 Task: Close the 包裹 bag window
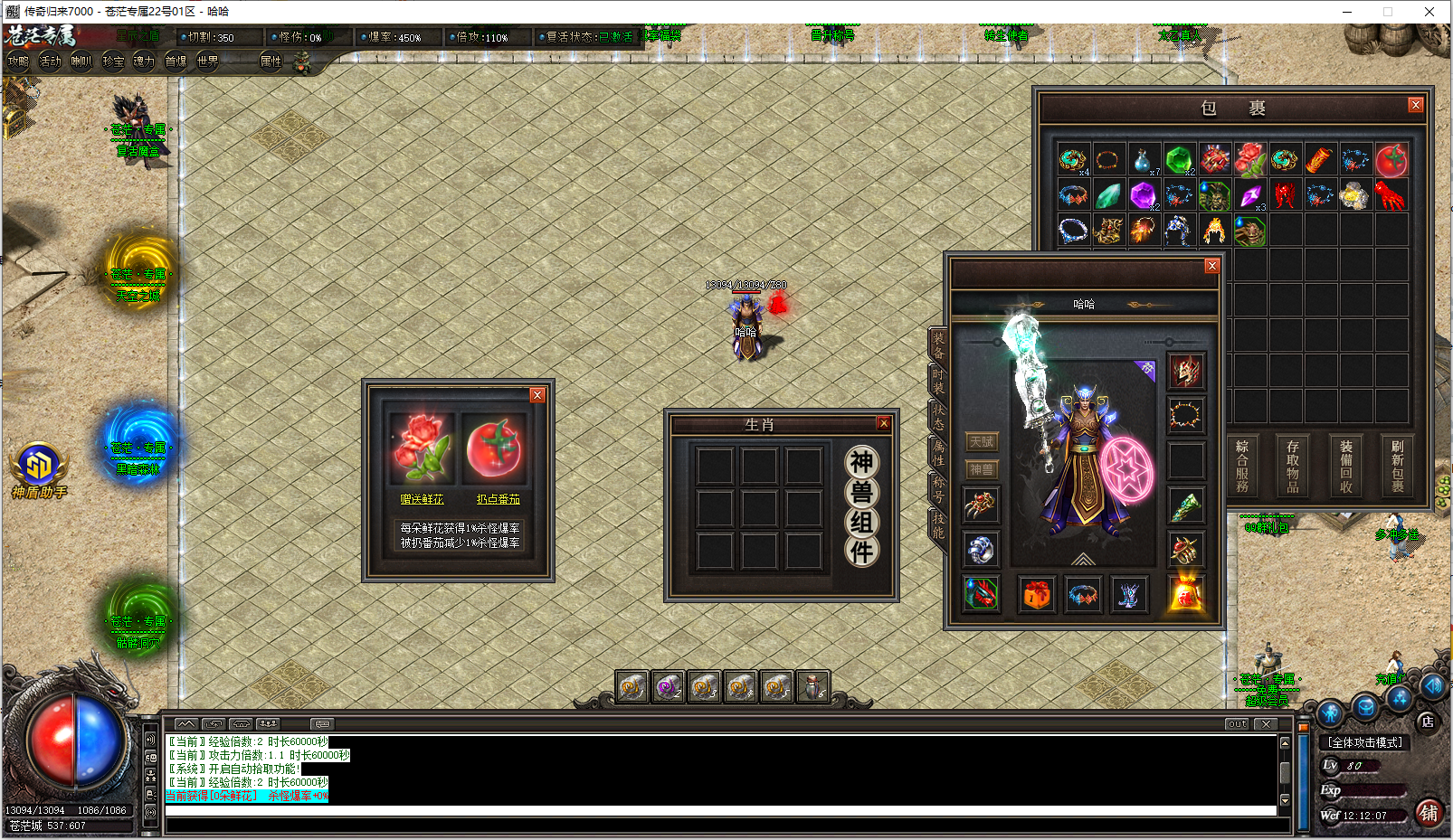(1415, 106)
